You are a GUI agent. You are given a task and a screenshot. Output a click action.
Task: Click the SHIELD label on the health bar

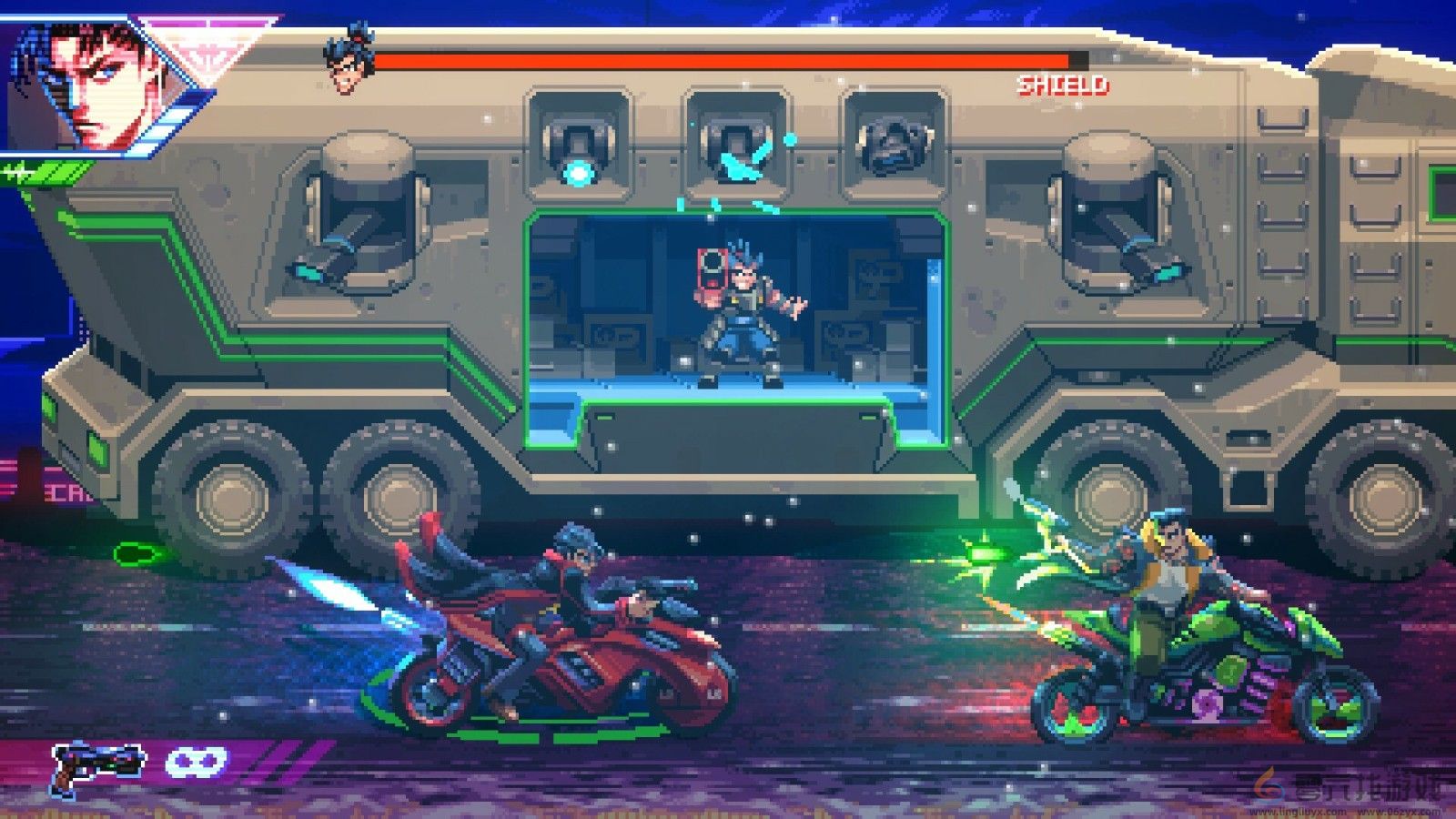coord(1063,86)
